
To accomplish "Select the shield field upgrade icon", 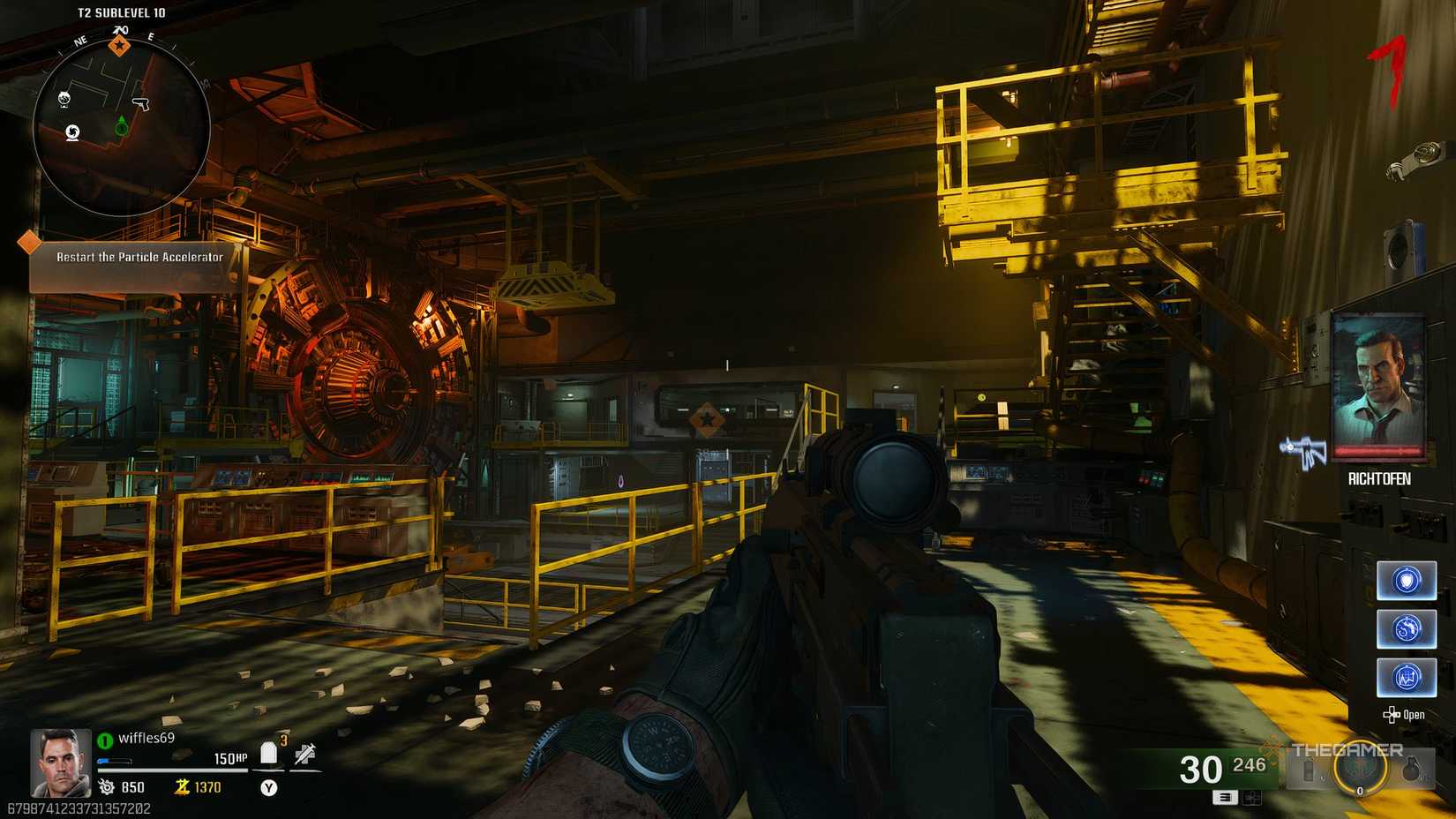I will 1407,581.
